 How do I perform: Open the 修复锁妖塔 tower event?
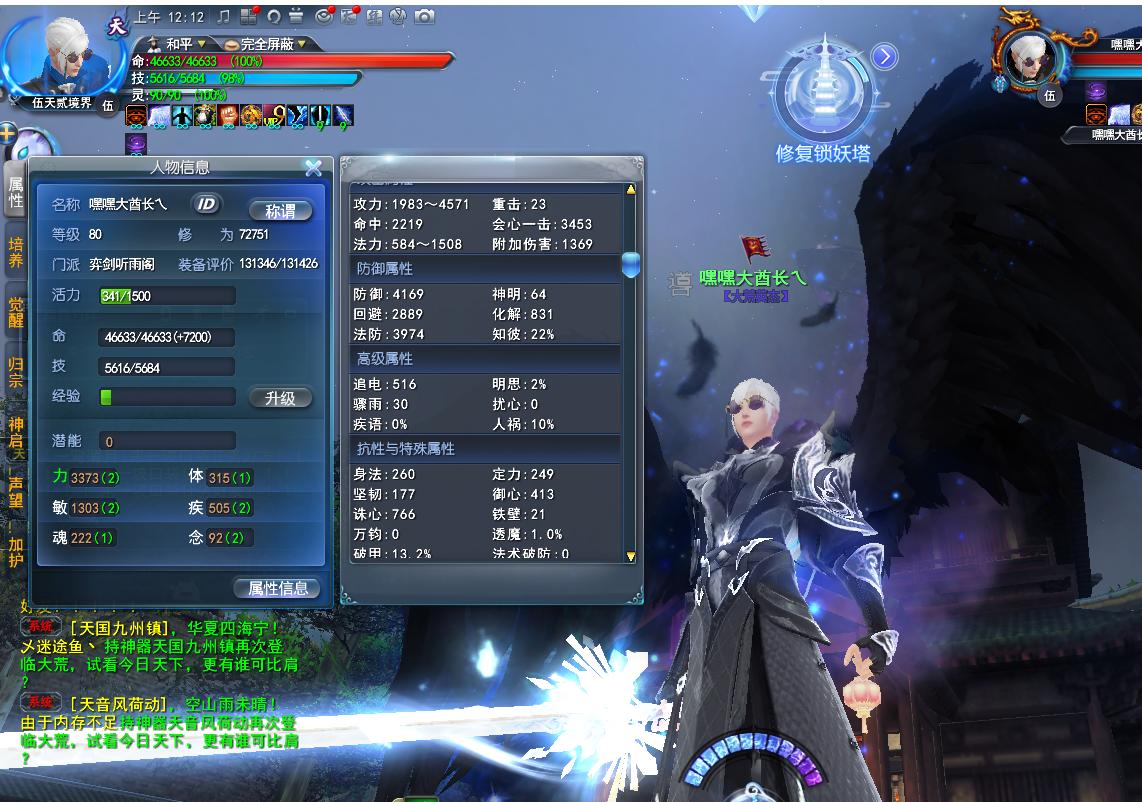tap(822, 100)
